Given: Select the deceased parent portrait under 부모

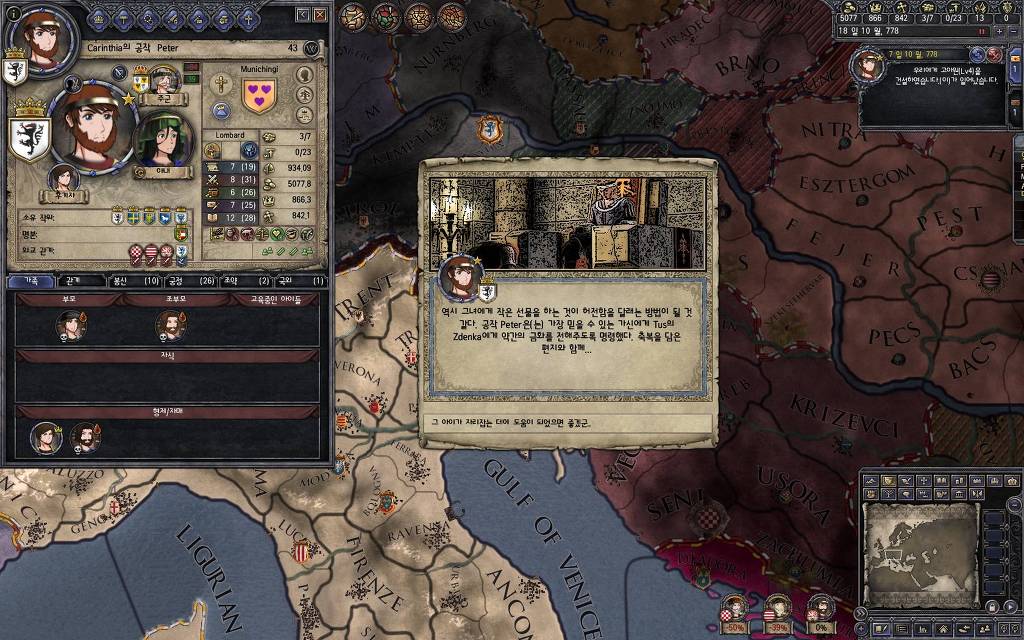Looking at the screenshot, I should click(x=70, y=325).
